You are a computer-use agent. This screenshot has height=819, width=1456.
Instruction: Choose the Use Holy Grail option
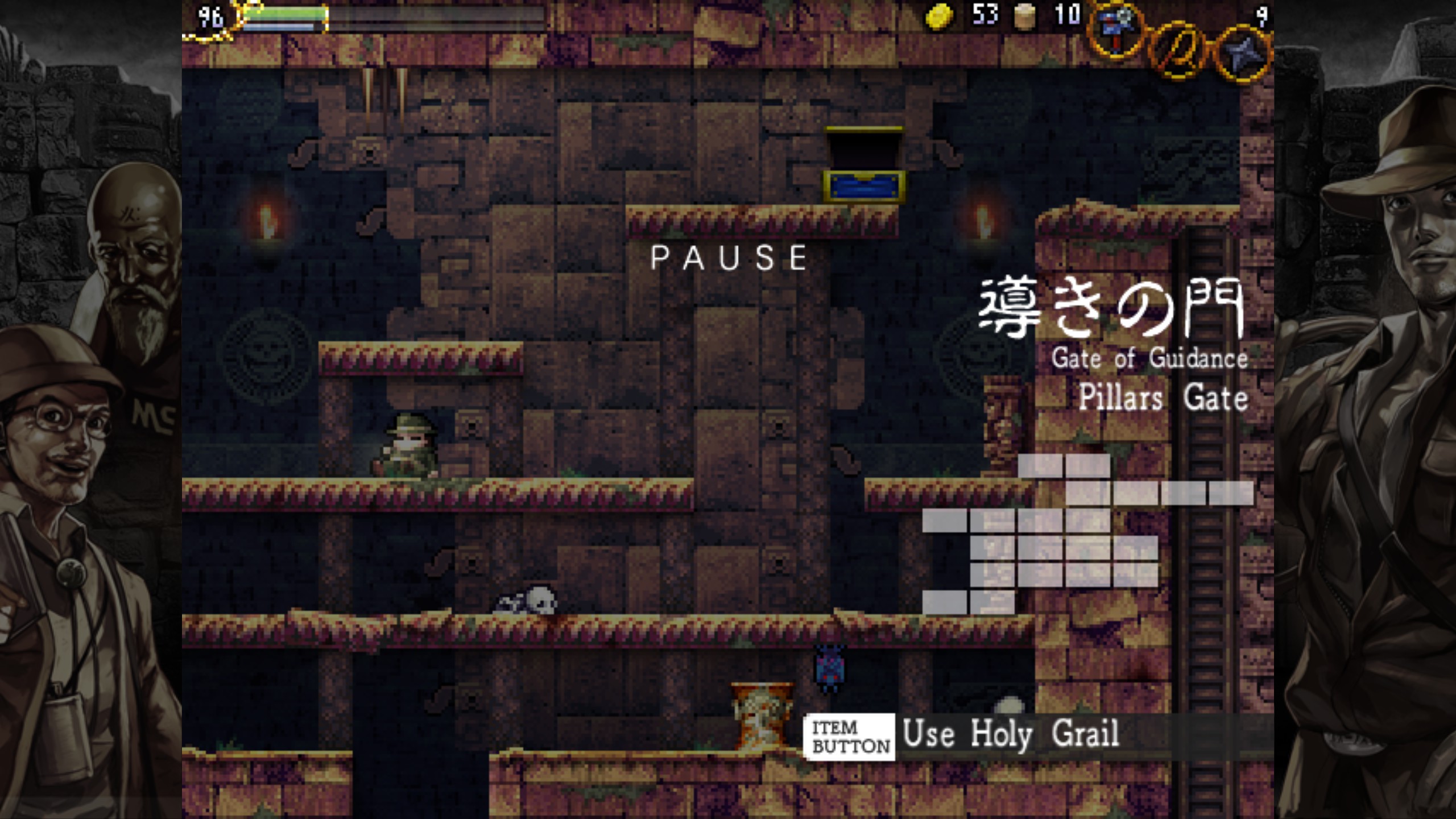click(x=1010, y=735)
